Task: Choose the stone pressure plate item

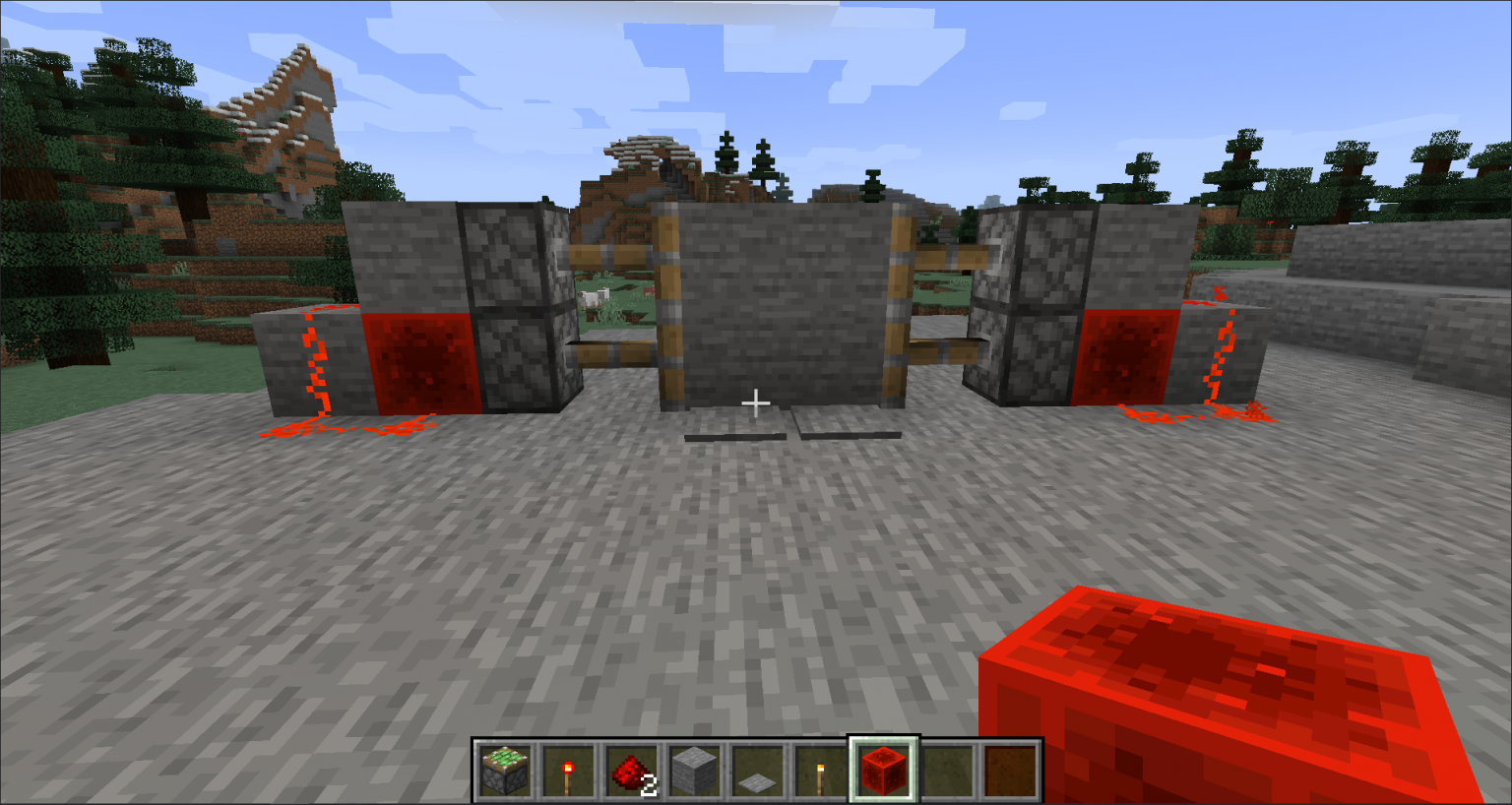Action: click(x=759, y=769)
